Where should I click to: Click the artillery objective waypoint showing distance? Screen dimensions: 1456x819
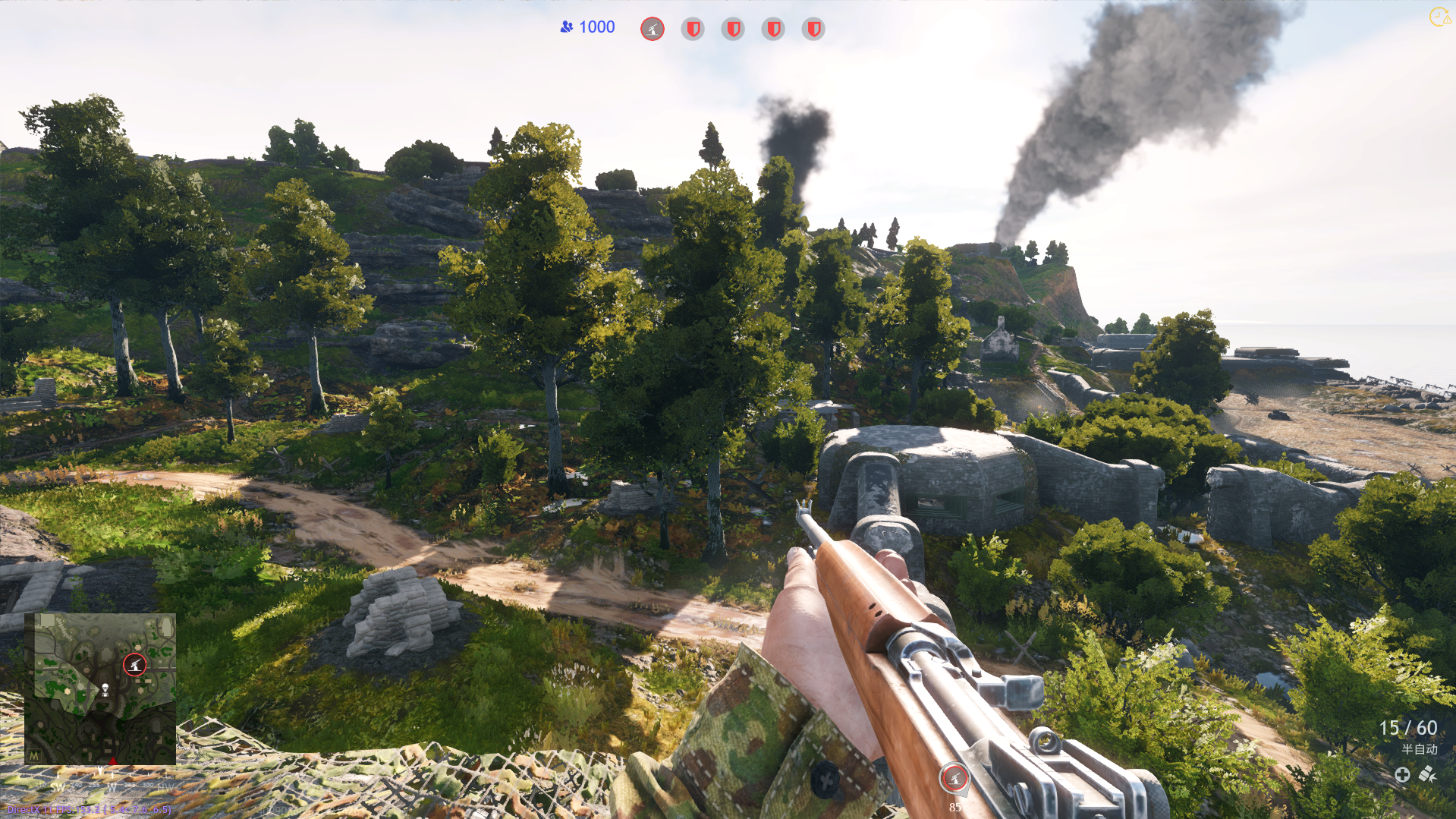(954, 778)
